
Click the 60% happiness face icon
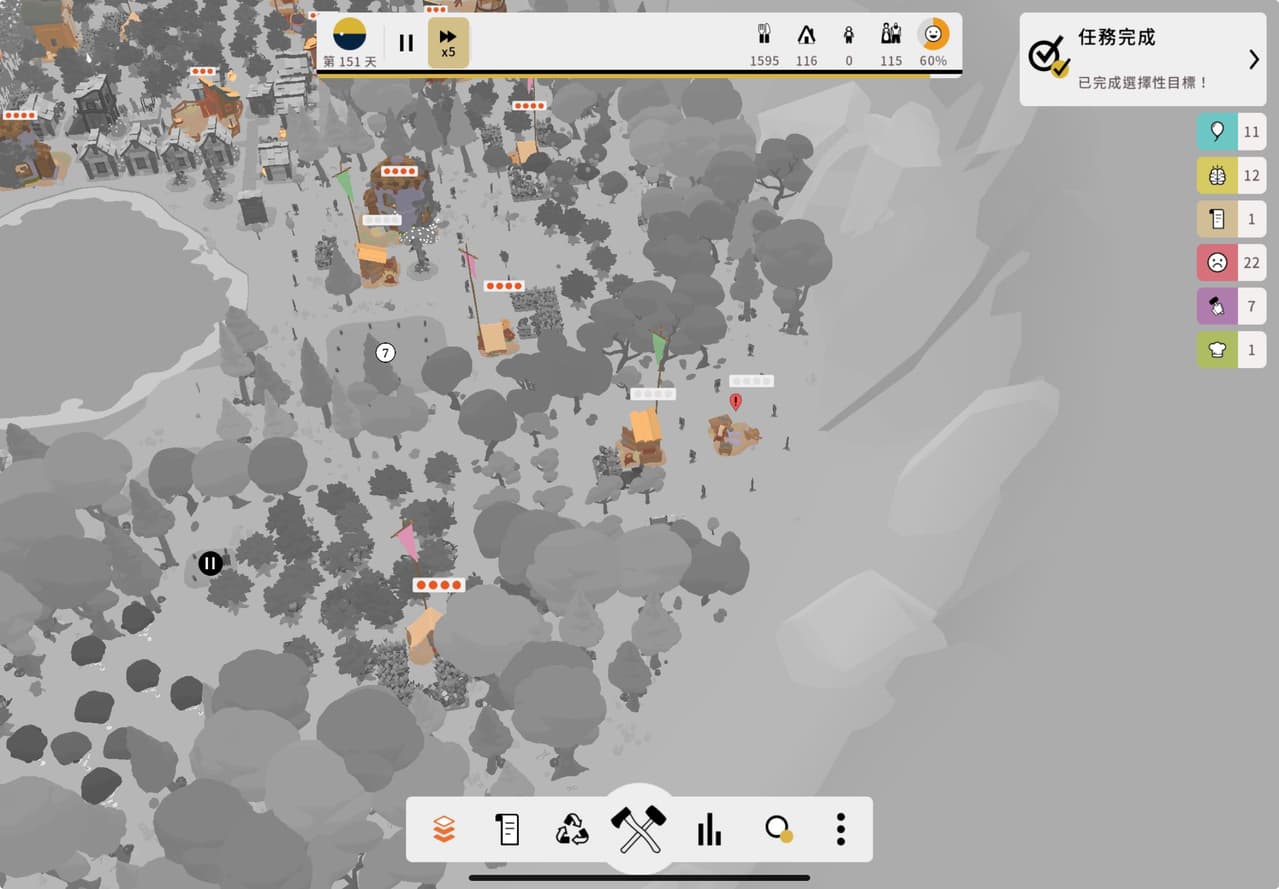(933, 34)
